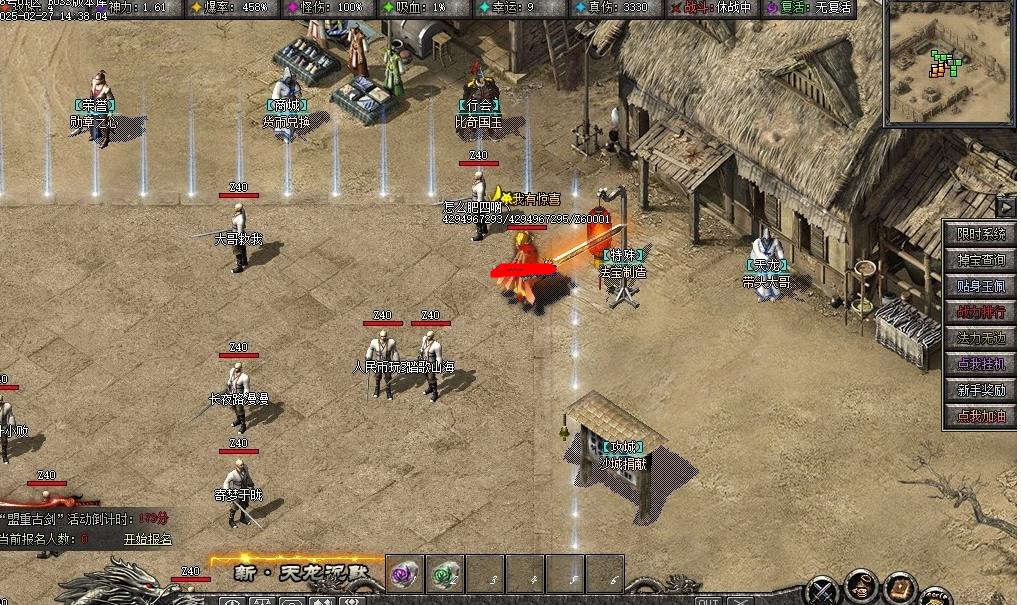Open the character portrait icon

[862, 586]
